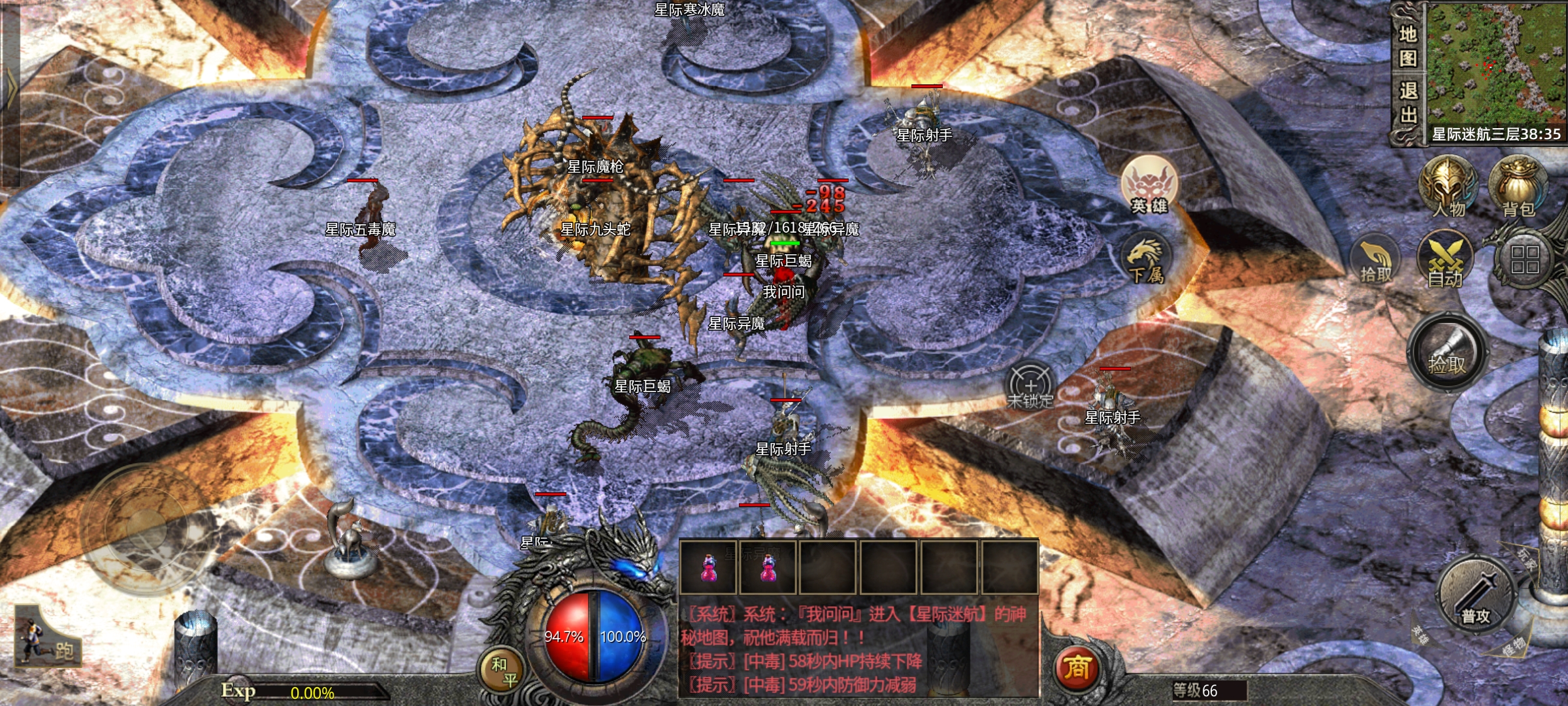This screenshot has height=706, width=1568.
Task: Open the four-square grid menu
Action: pos(1524,260)
